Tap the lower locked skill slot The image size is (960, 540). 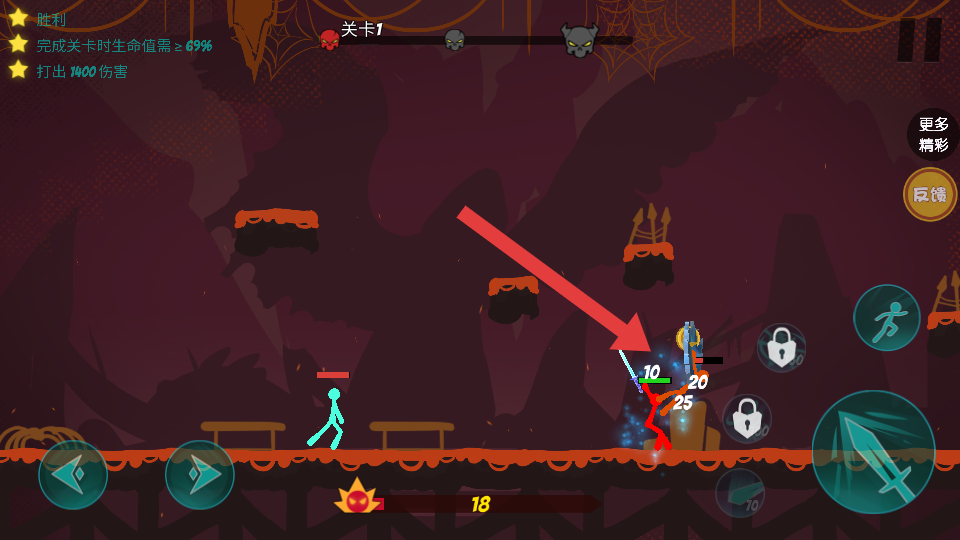(x=747, y=419)
